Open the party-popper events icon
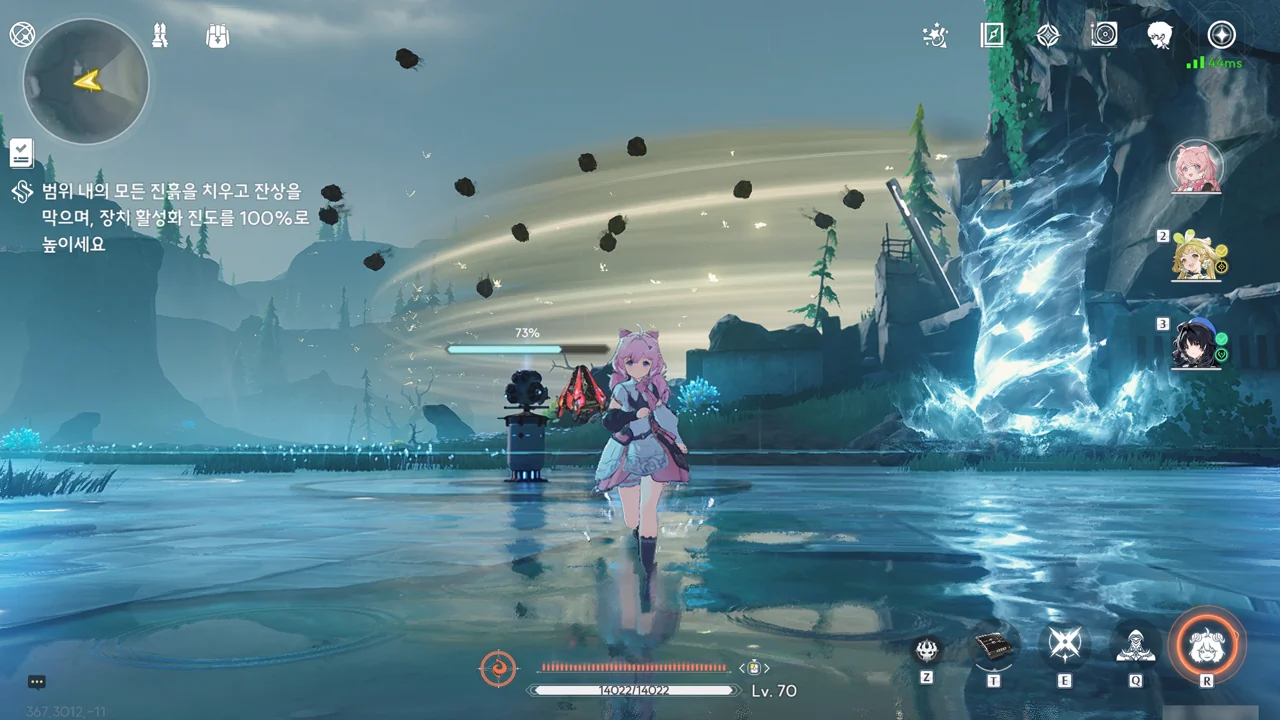 pos(935,36)
